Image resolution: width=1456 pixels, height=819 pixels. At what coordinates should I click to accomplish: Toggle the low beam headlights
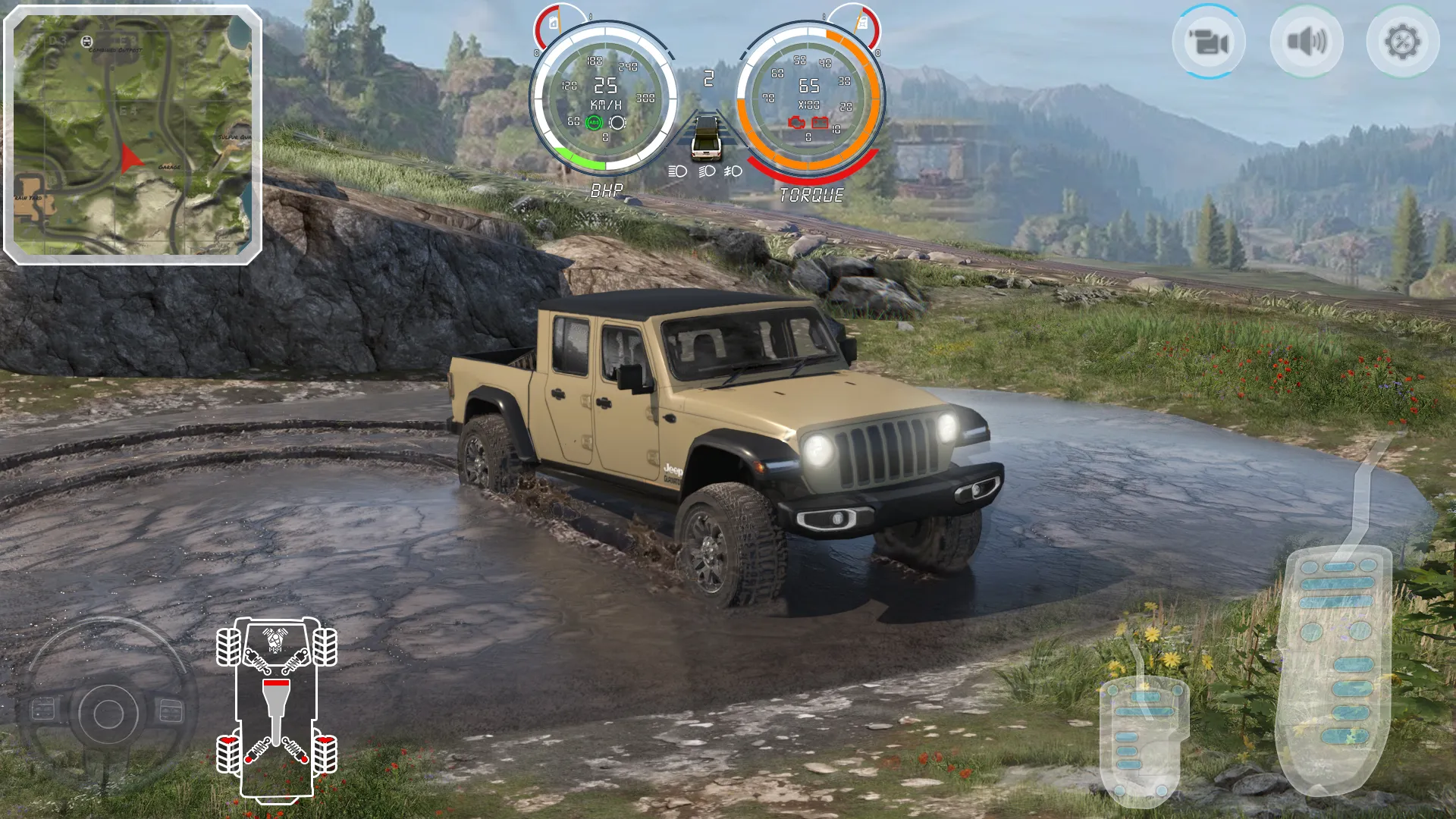tap(708, 171)
